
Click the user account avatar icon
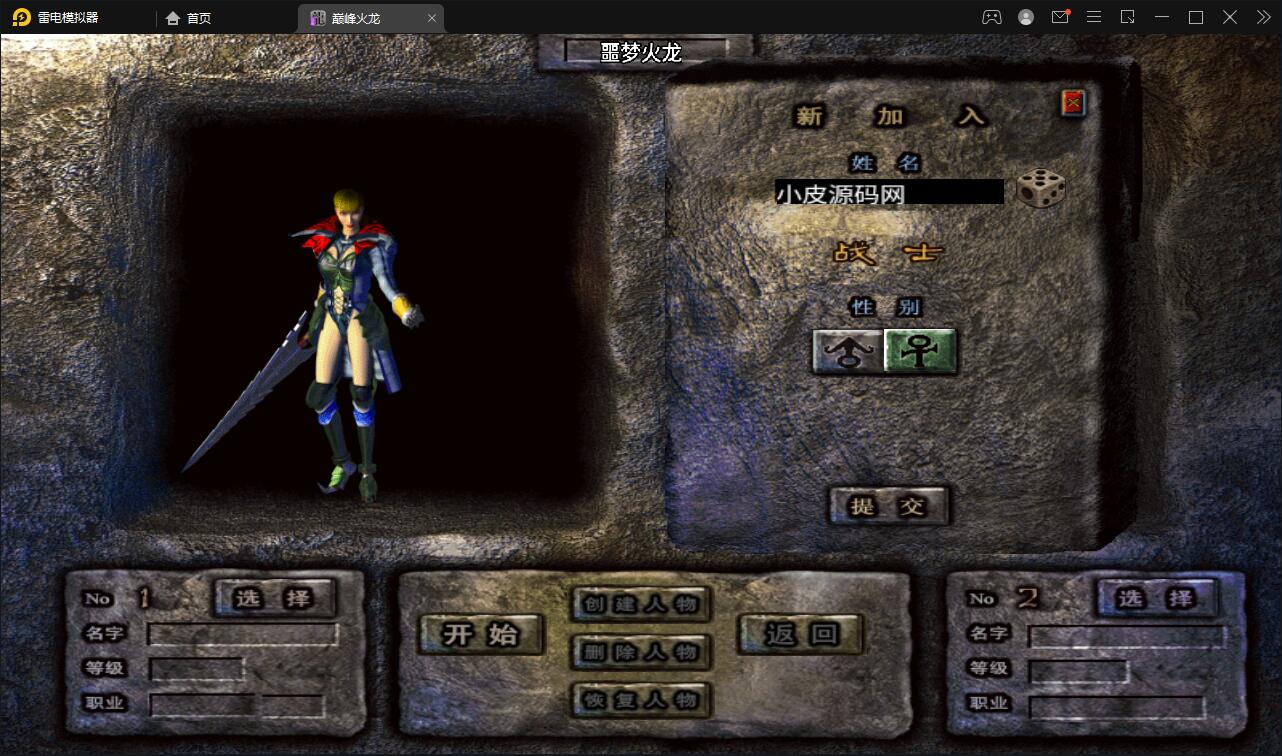pos(1025,17)
